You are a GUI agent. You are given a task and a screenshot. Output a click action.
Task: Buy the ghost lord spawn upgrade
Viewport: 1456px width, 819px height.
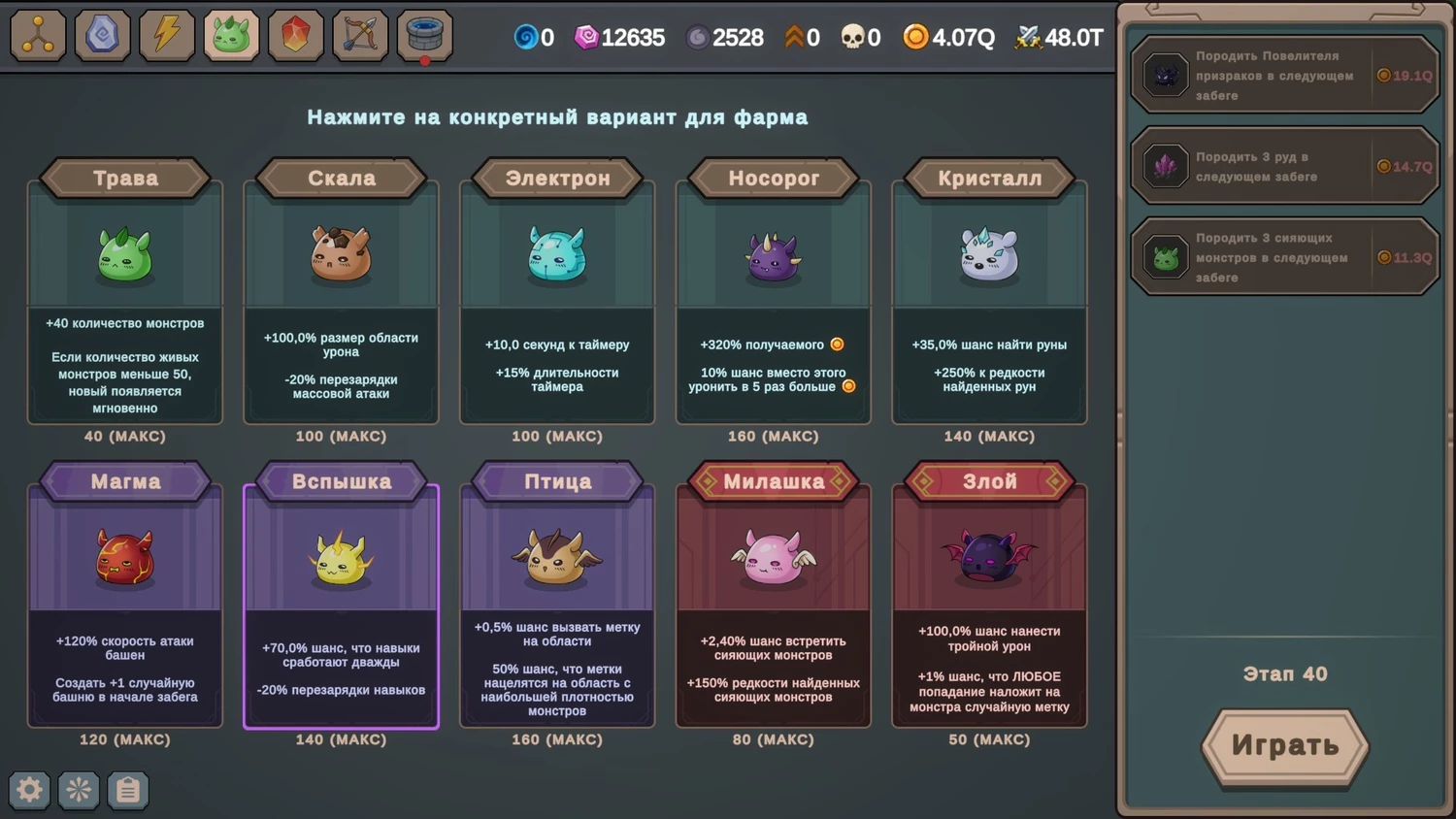tap(1284, 76)
